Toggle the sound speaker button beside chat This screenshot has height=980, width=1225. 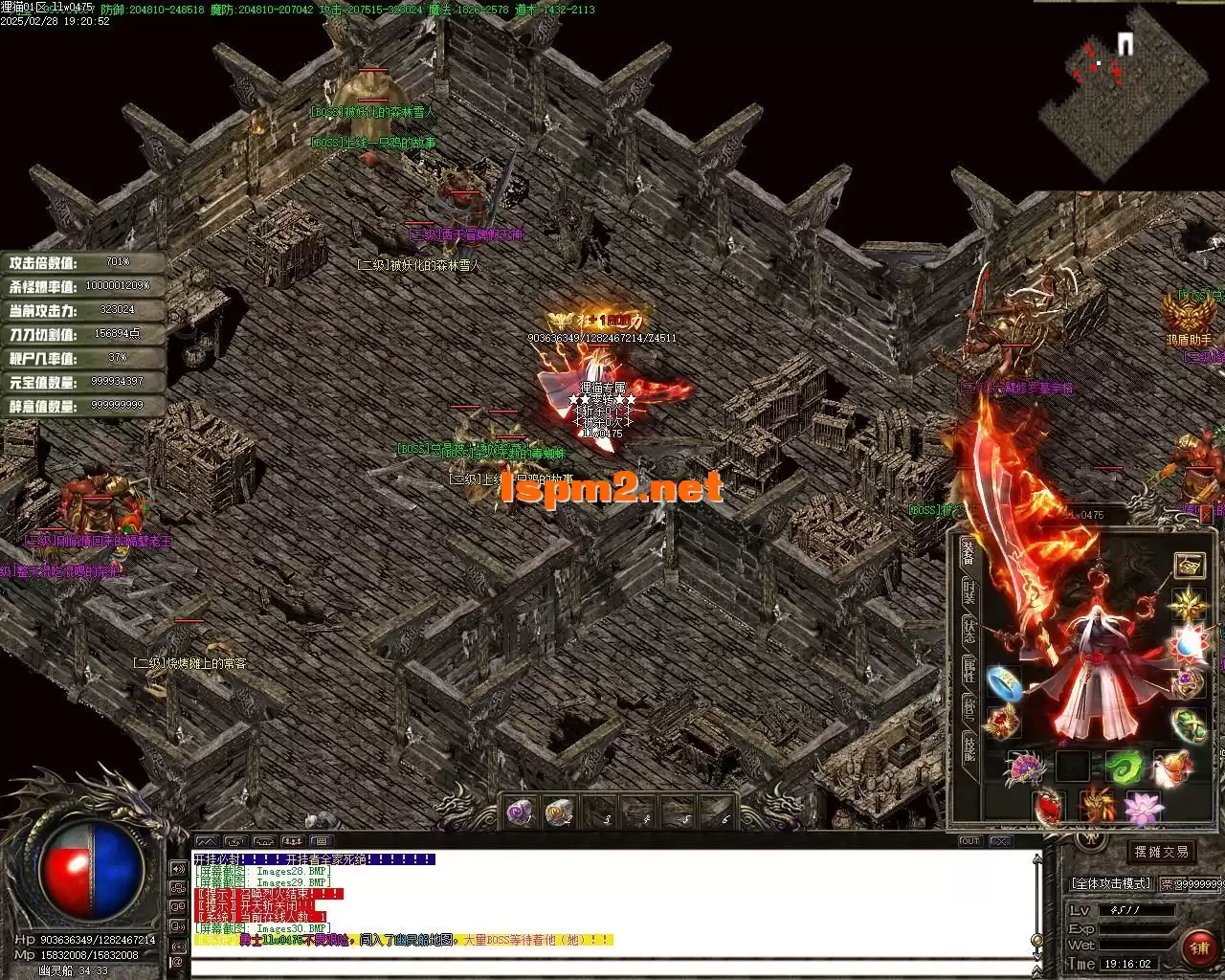coord(177,869)
